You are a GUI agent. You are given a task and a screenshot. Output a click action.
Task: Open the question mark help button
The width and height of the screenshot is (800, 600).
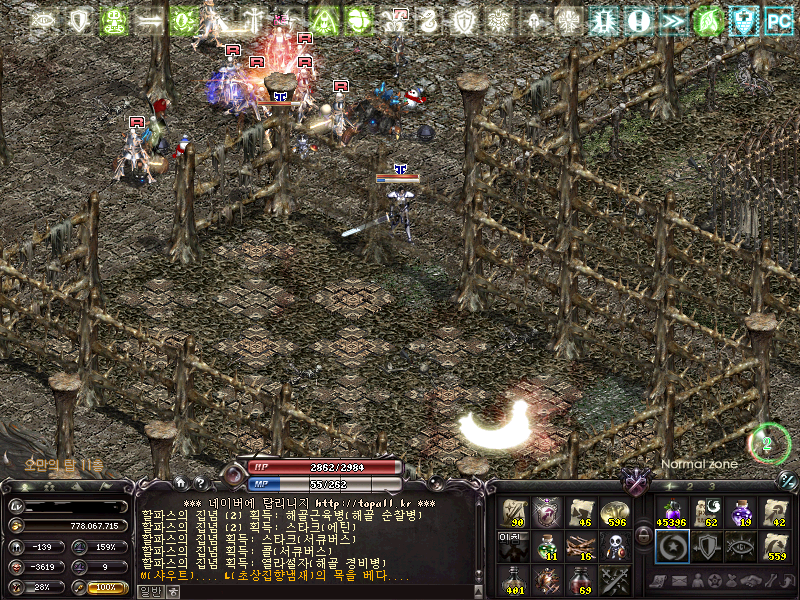click(x=200, y=482)
